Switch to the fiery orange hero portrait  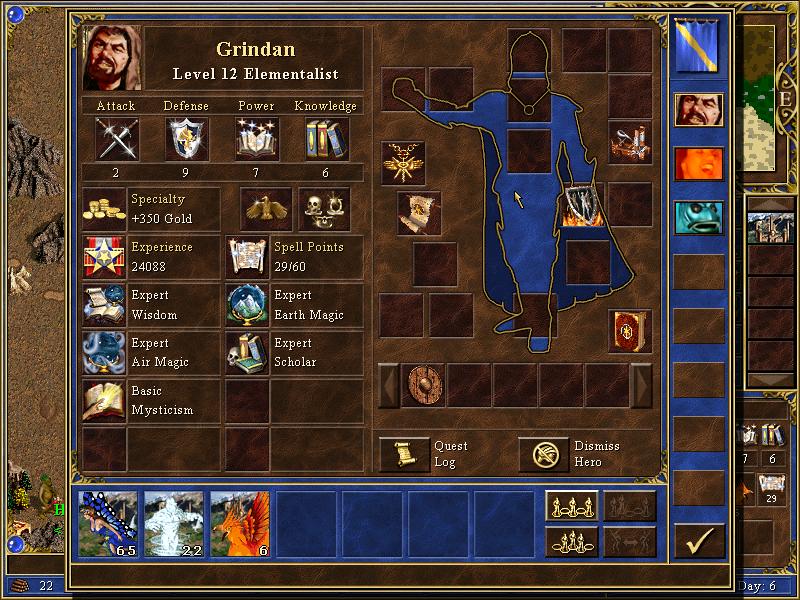[699, 163]
